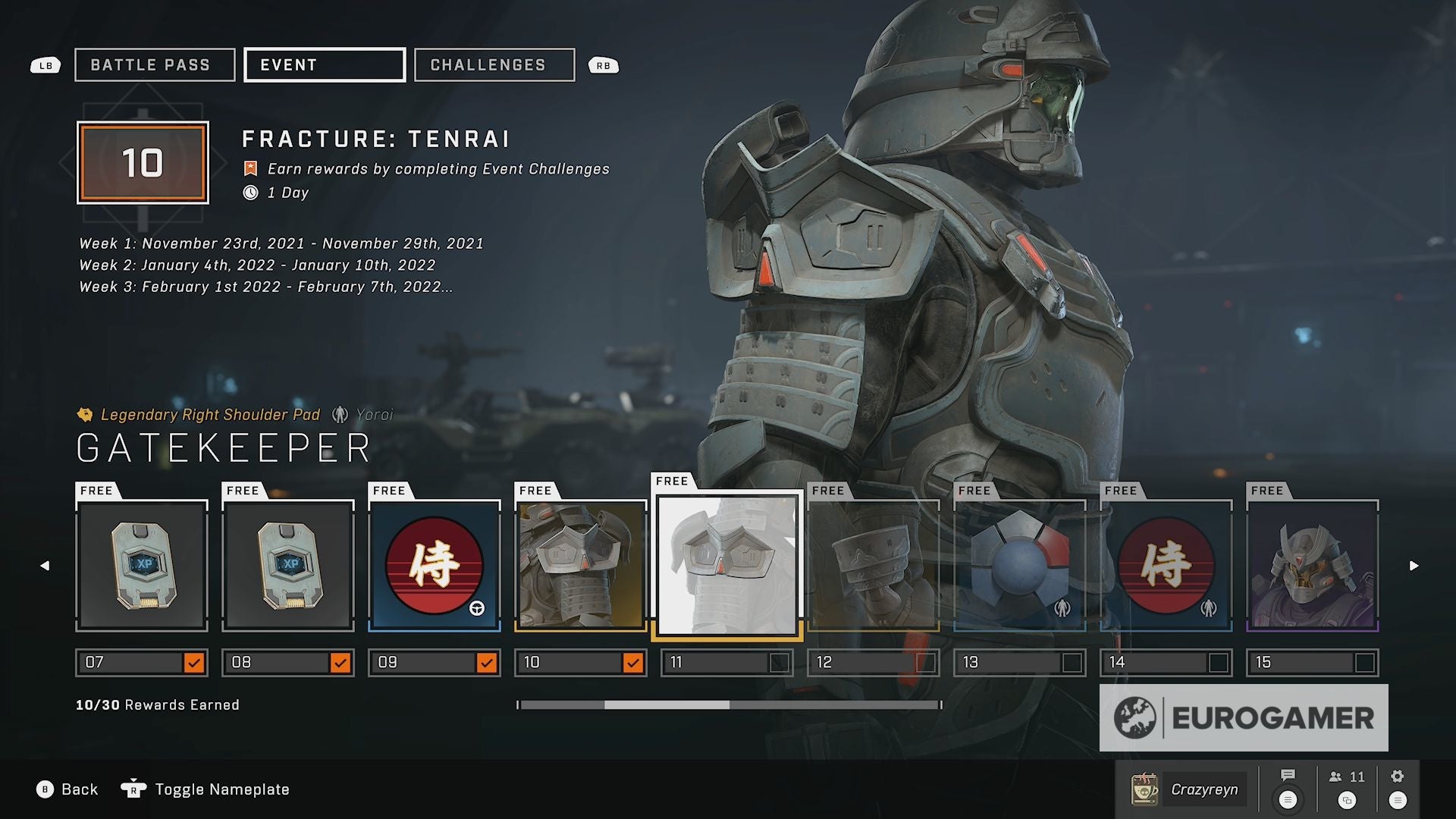Choose the tier 14 red kanji emblem
Screen dimensions: 1456x819
tap(1166, 566)
